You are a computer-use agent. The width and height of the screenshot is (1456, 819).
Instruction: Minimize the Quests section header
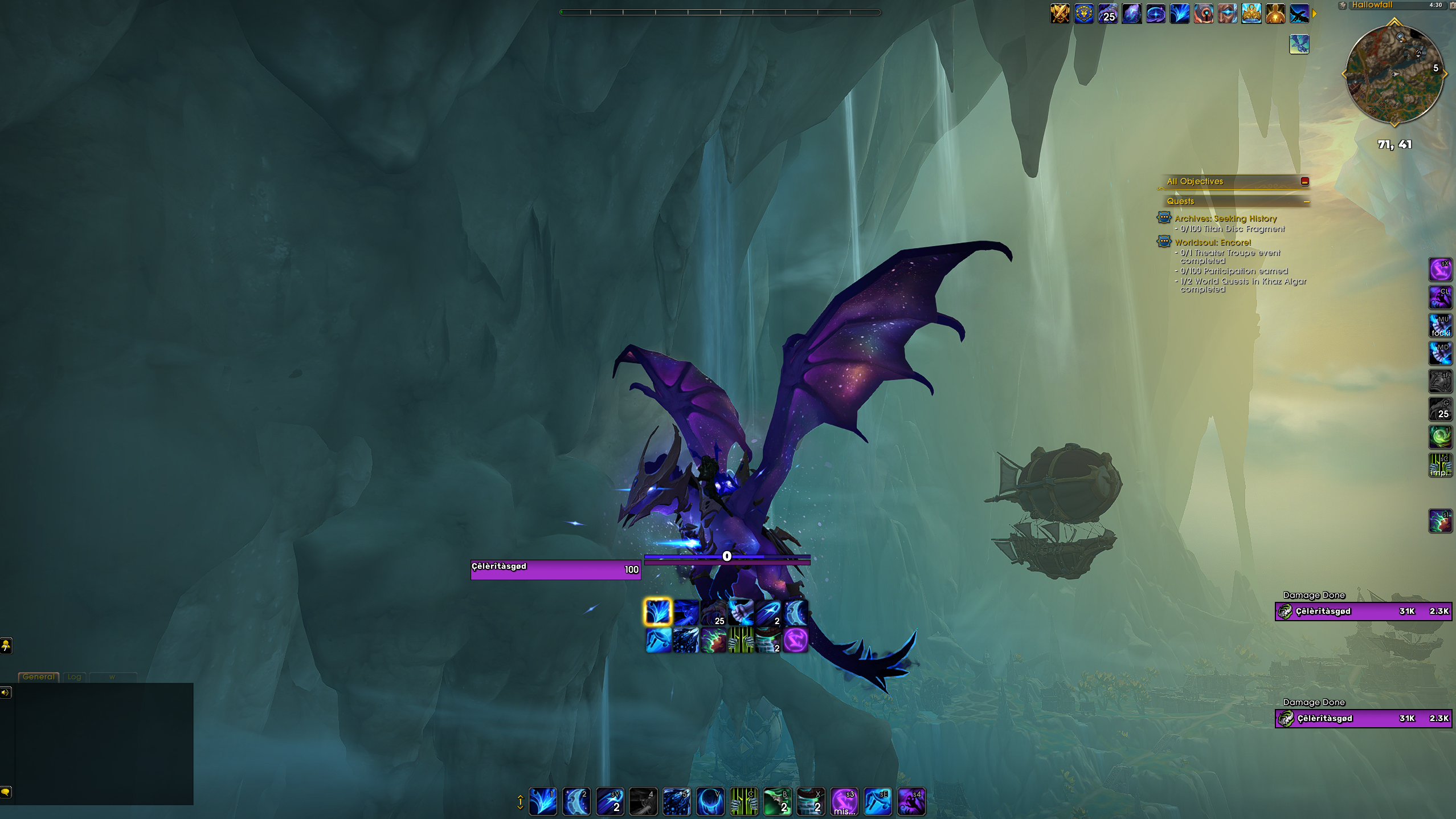point(1306,202)
